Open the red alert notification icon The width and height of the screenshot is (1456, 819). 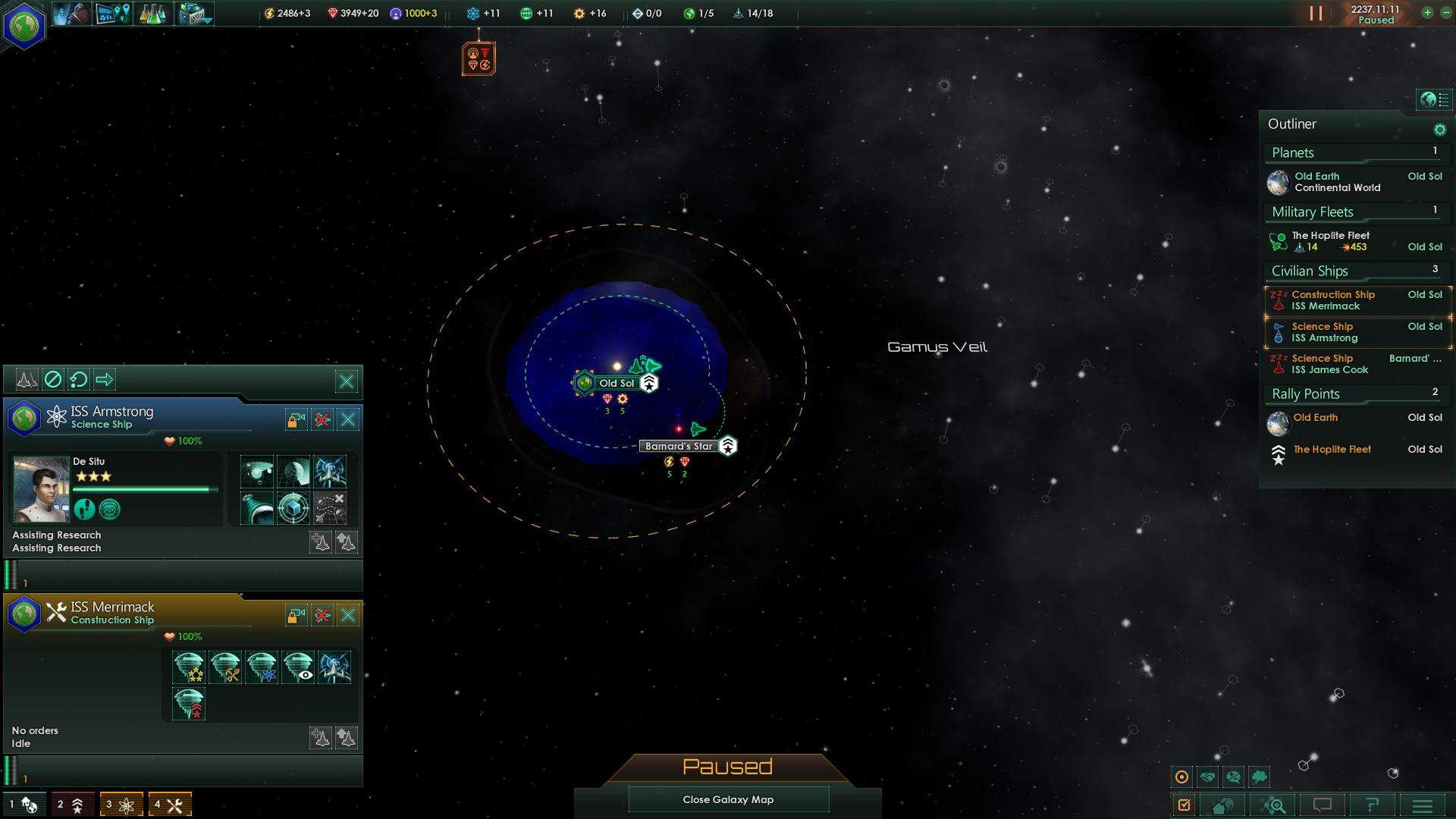[479, 59]
